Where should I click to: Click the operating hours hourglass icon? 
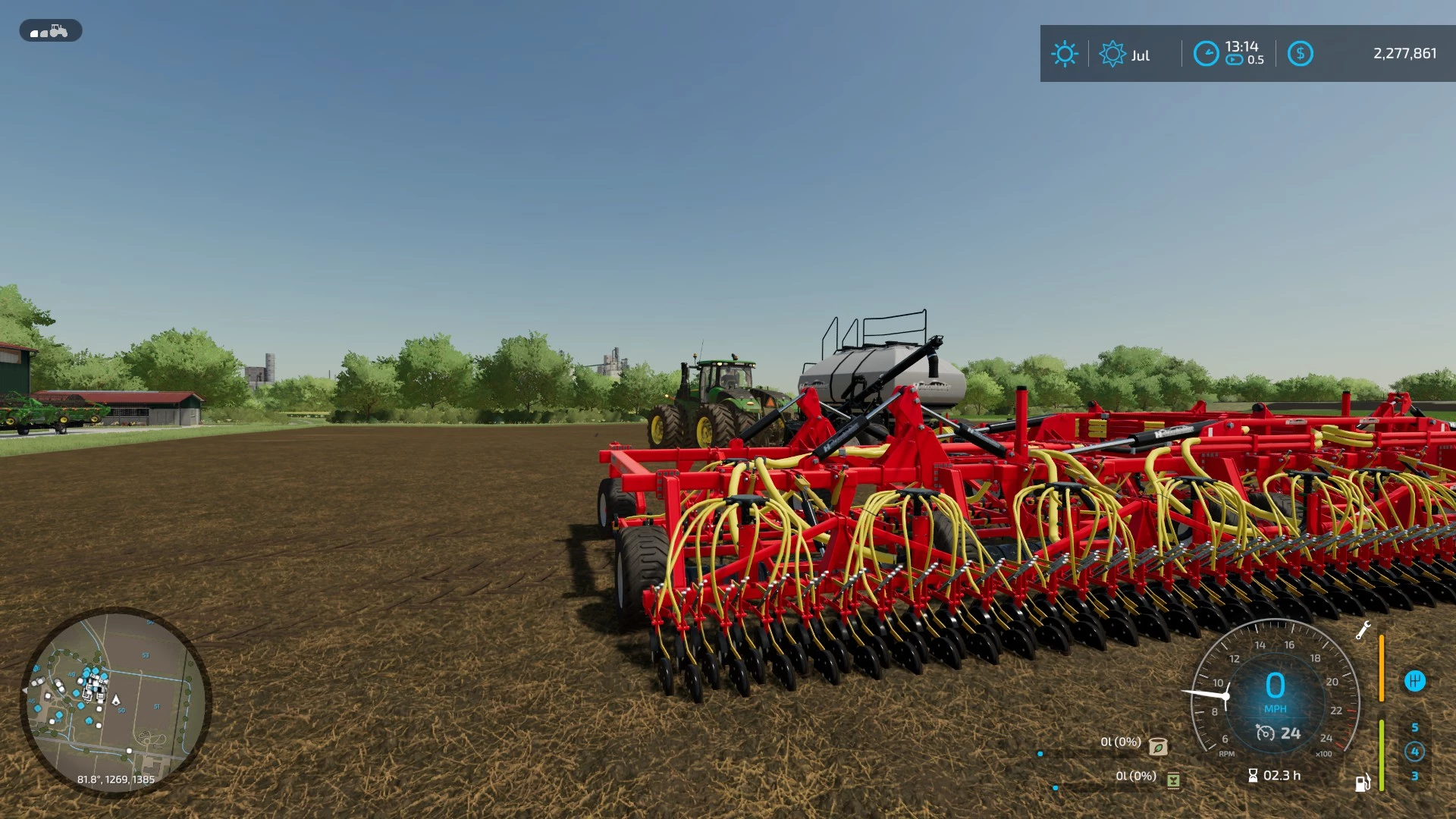pyautogui.click(x=1253, y=776)
